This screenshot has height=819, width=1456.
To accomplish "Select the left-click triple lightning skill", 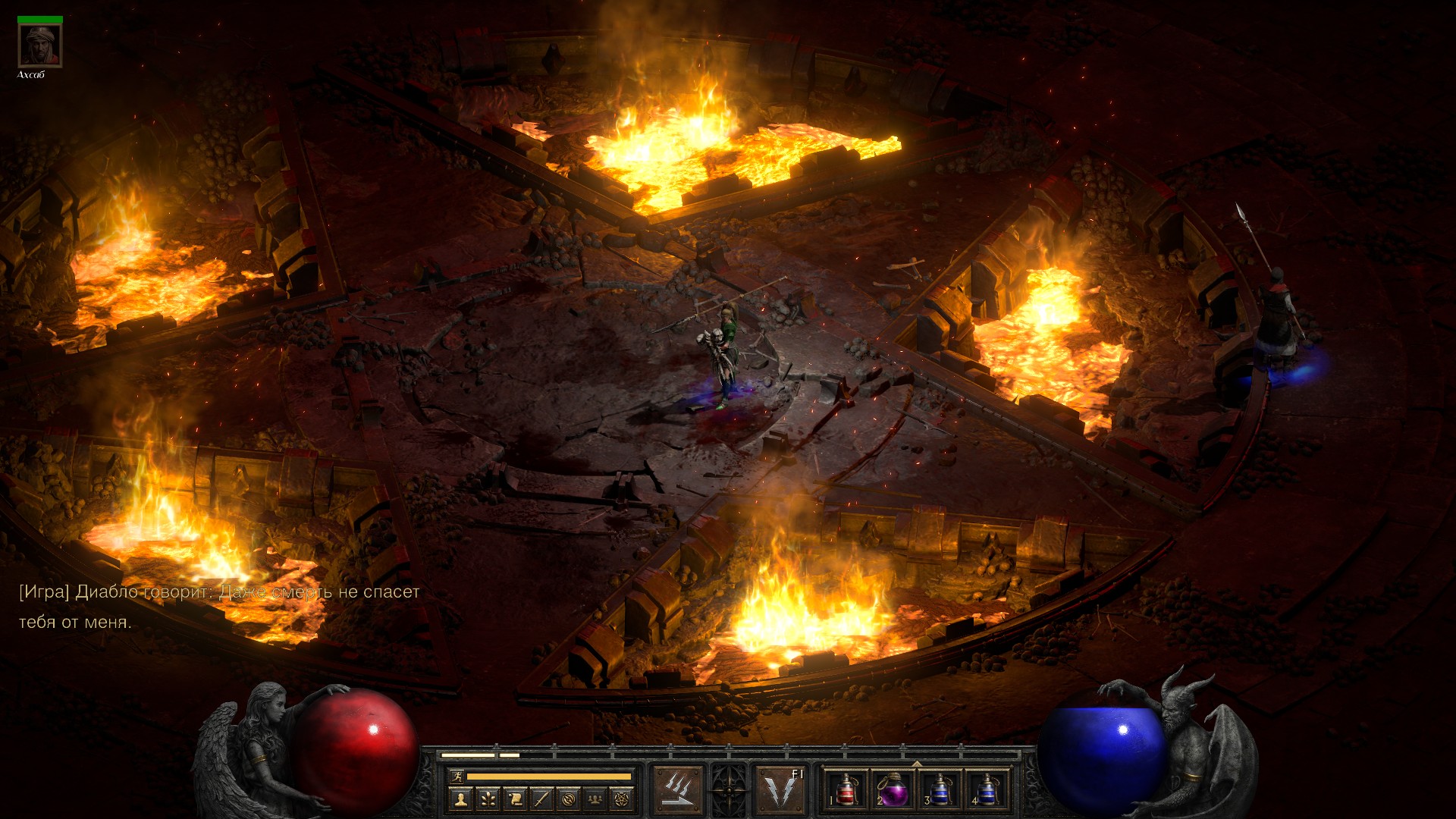I will [677, 790].
